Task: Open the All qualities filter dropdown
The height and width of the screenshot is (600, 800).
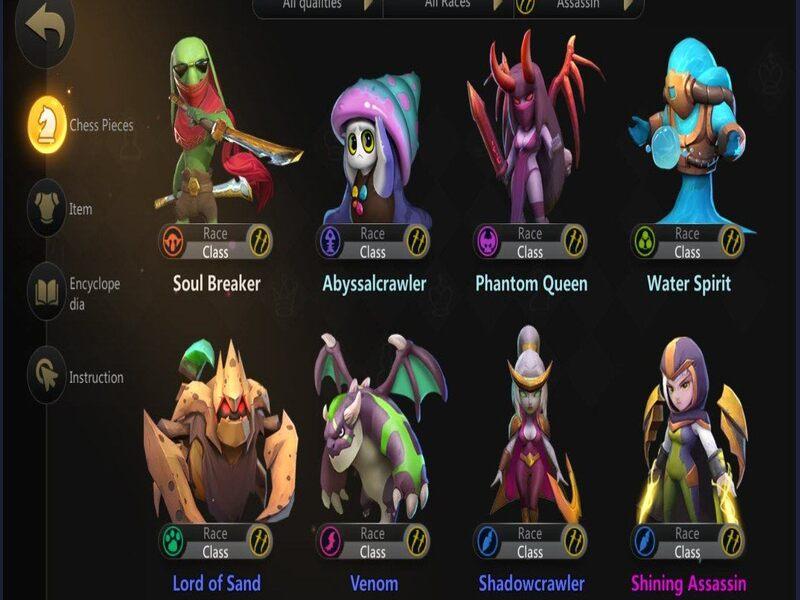Action: 317,6
